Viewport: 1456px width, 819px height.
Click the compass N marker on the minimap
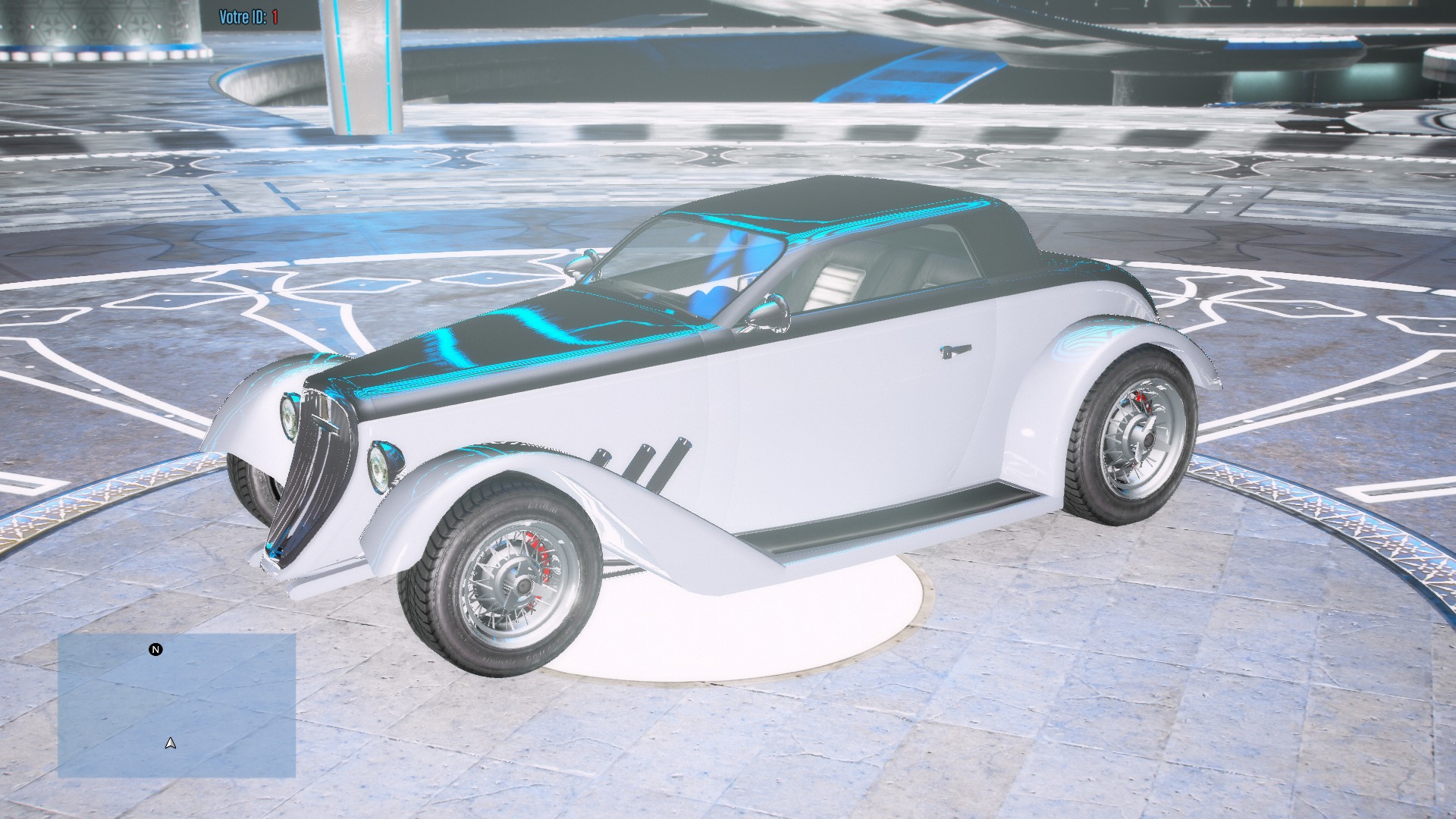point(155,649)
